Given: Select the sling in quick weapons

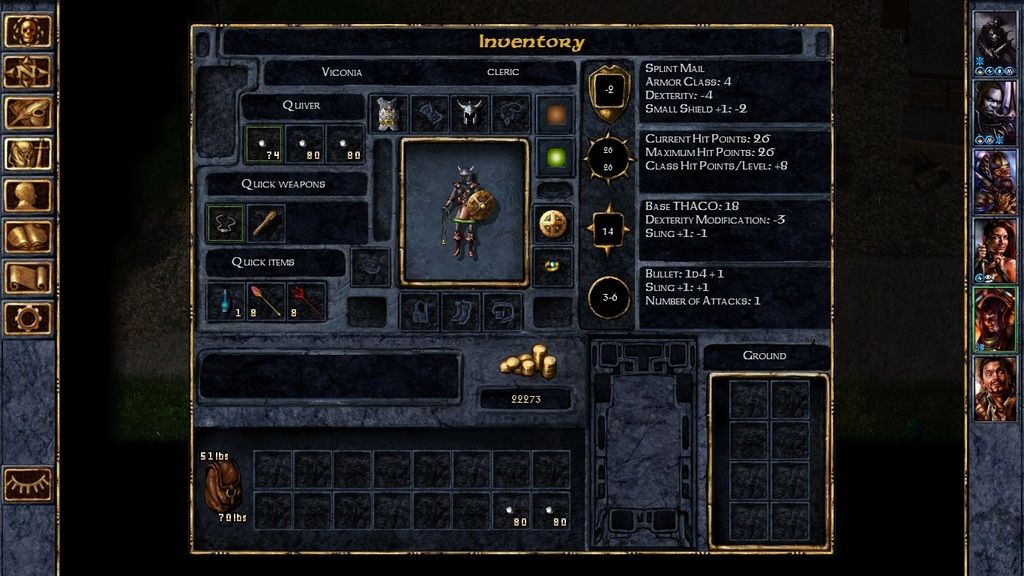Looking at the screenshot, I should 225,222.
